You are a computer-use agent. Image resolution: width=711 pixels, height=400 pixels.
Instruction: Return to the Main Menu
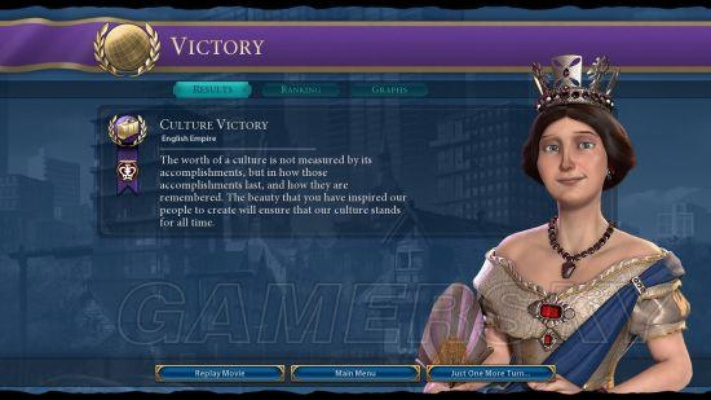(355, 373)
